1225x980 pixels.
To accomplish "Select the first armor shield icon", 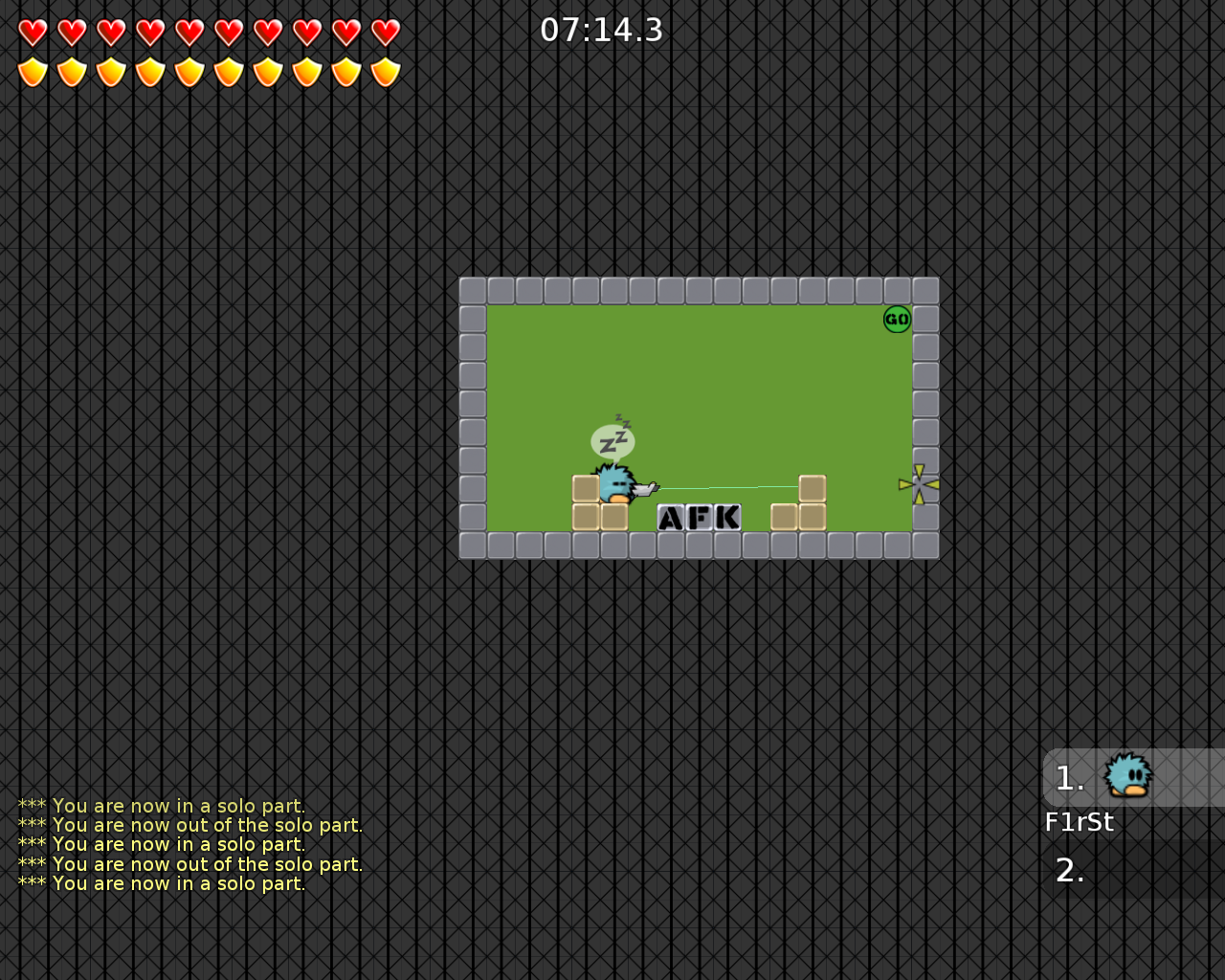I will coord(32,71).
